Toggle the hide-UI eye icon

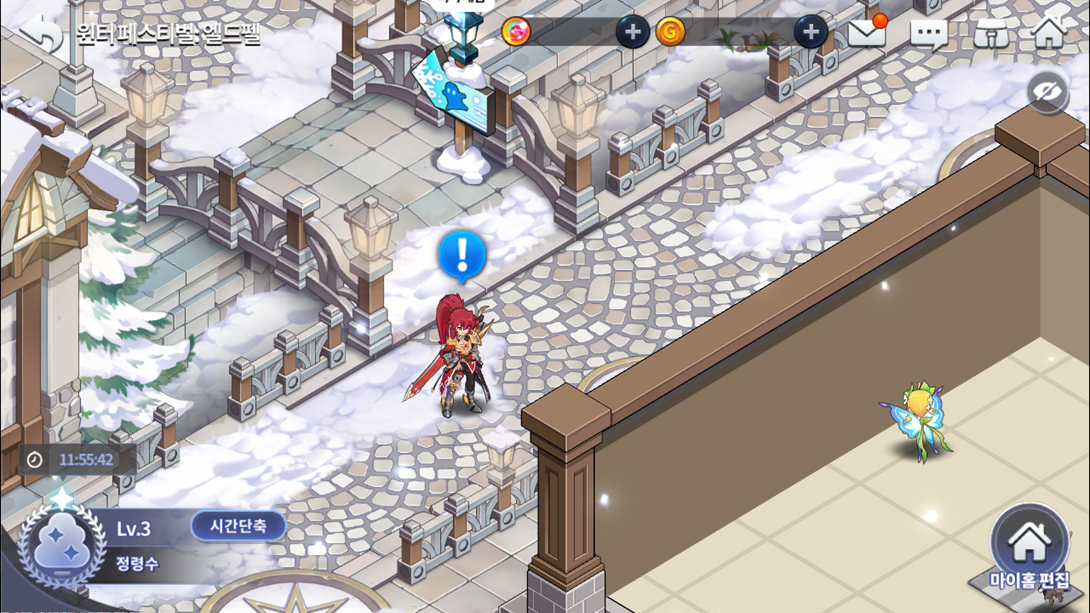[1047, 94]
